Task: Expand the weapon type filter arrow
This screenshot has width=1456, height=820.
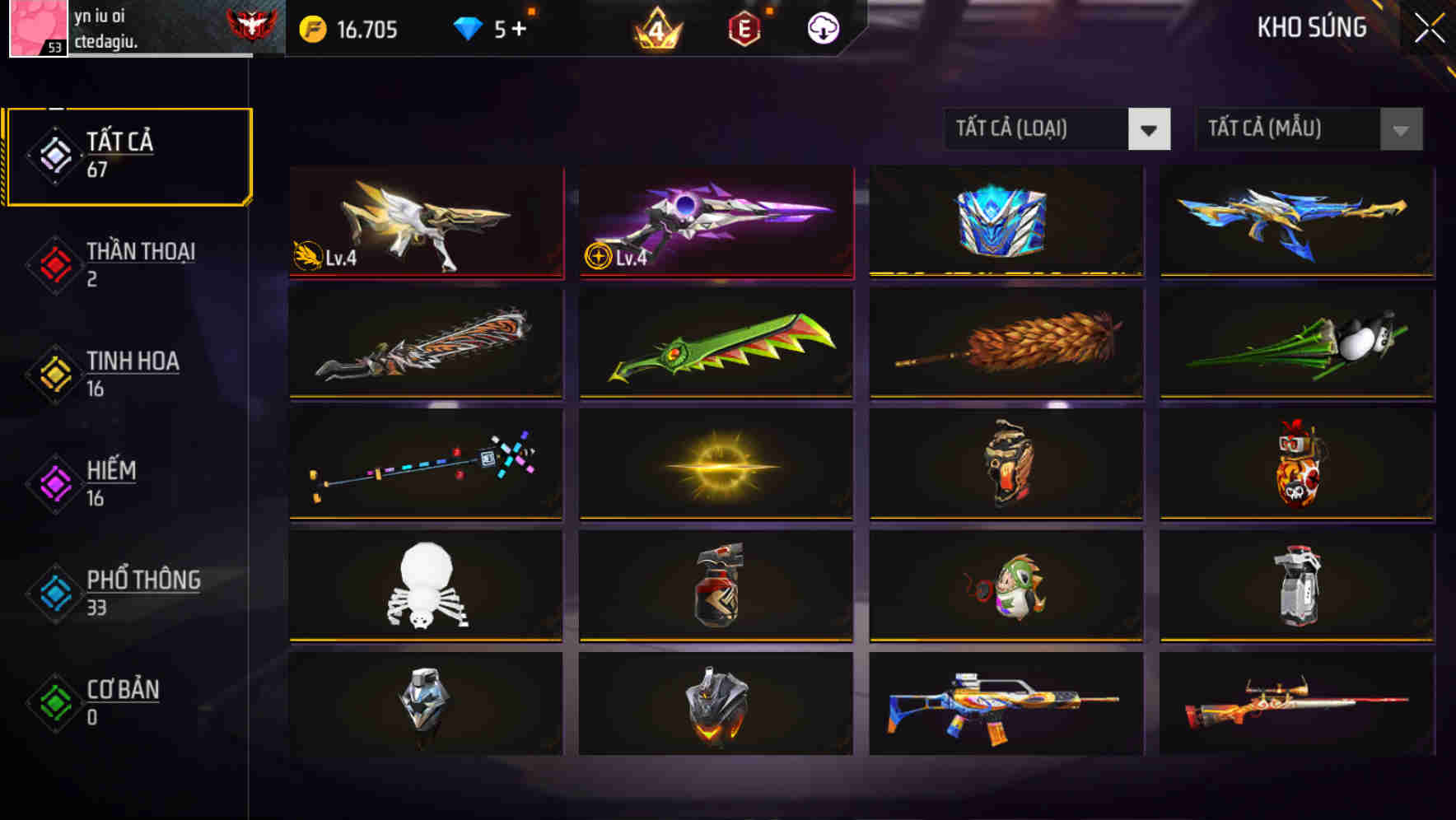Action: coord(1150,129)
